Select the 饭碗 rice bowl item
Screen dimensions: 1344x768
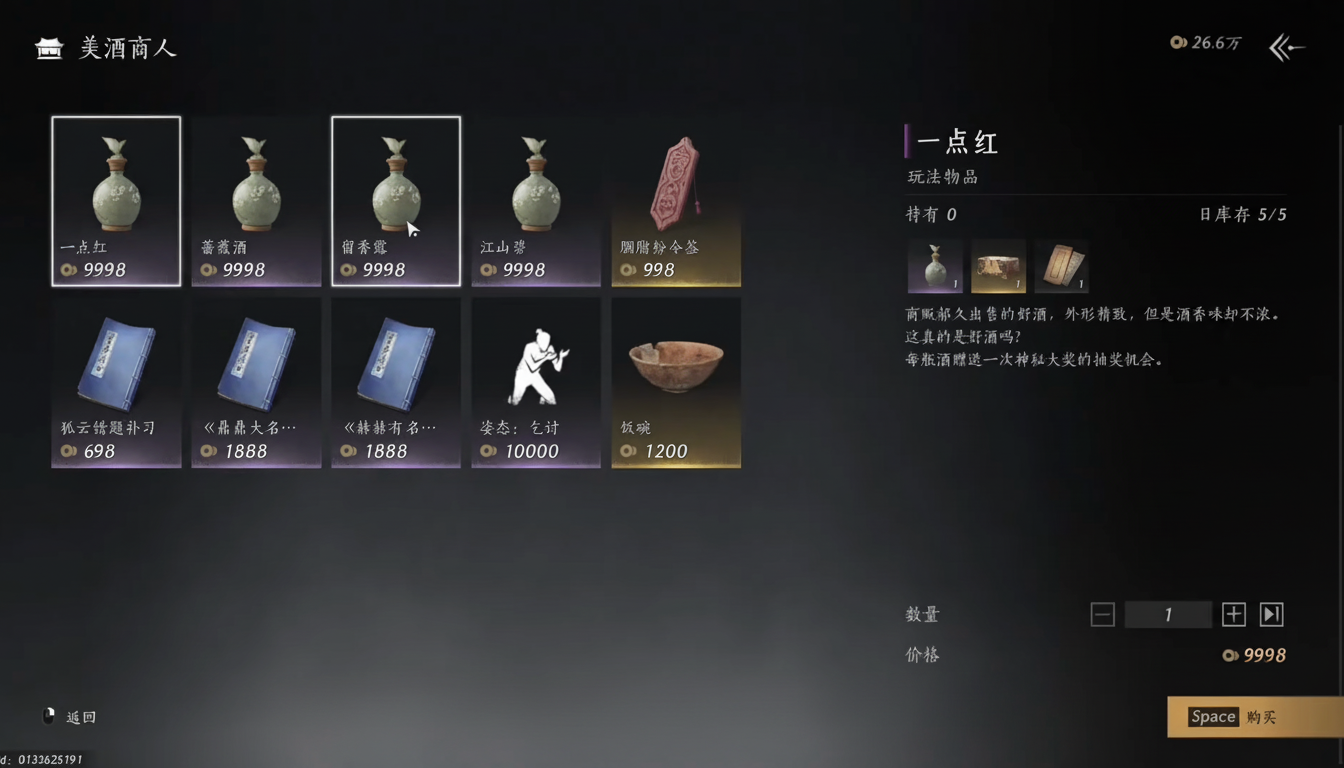click(675, 380)
